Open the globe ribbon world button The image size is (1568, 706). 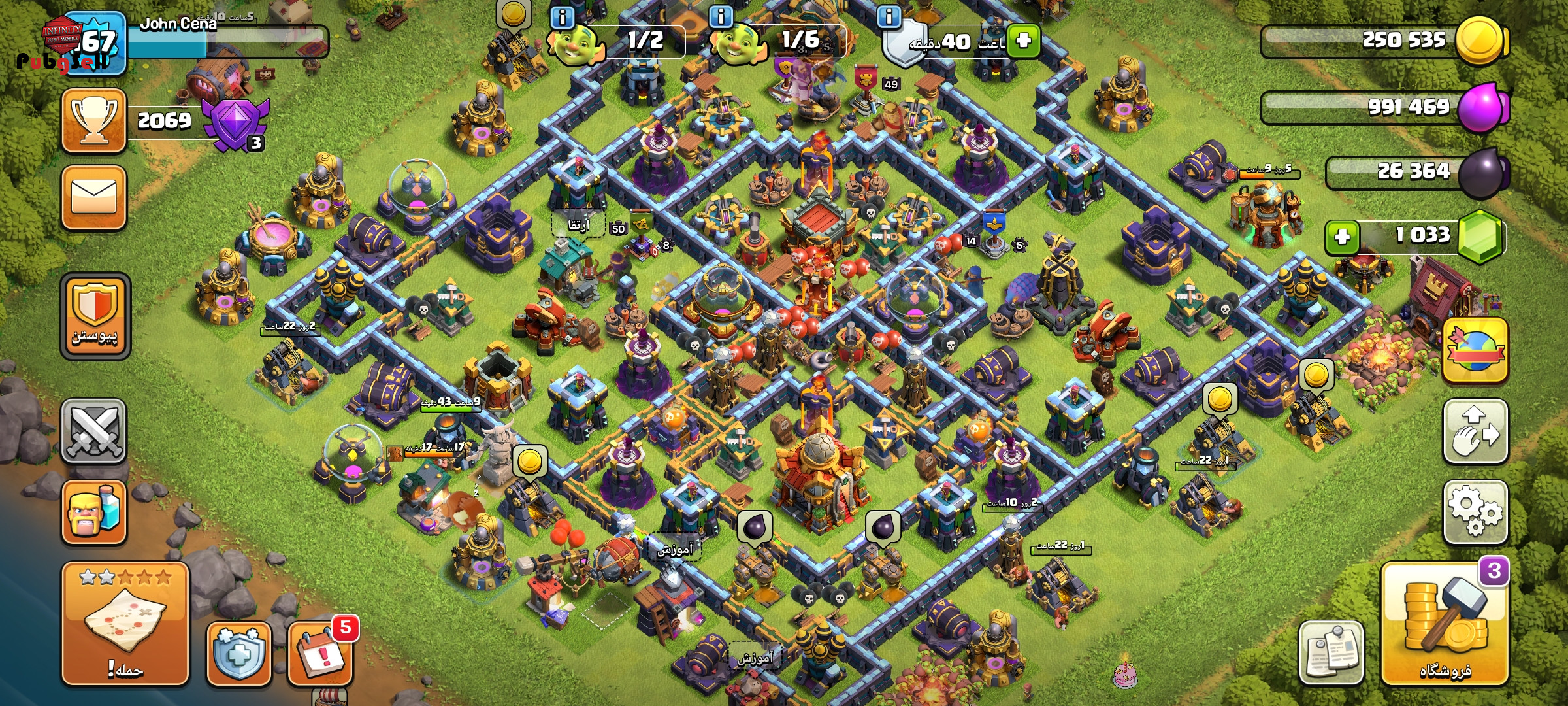(1475, 351)
